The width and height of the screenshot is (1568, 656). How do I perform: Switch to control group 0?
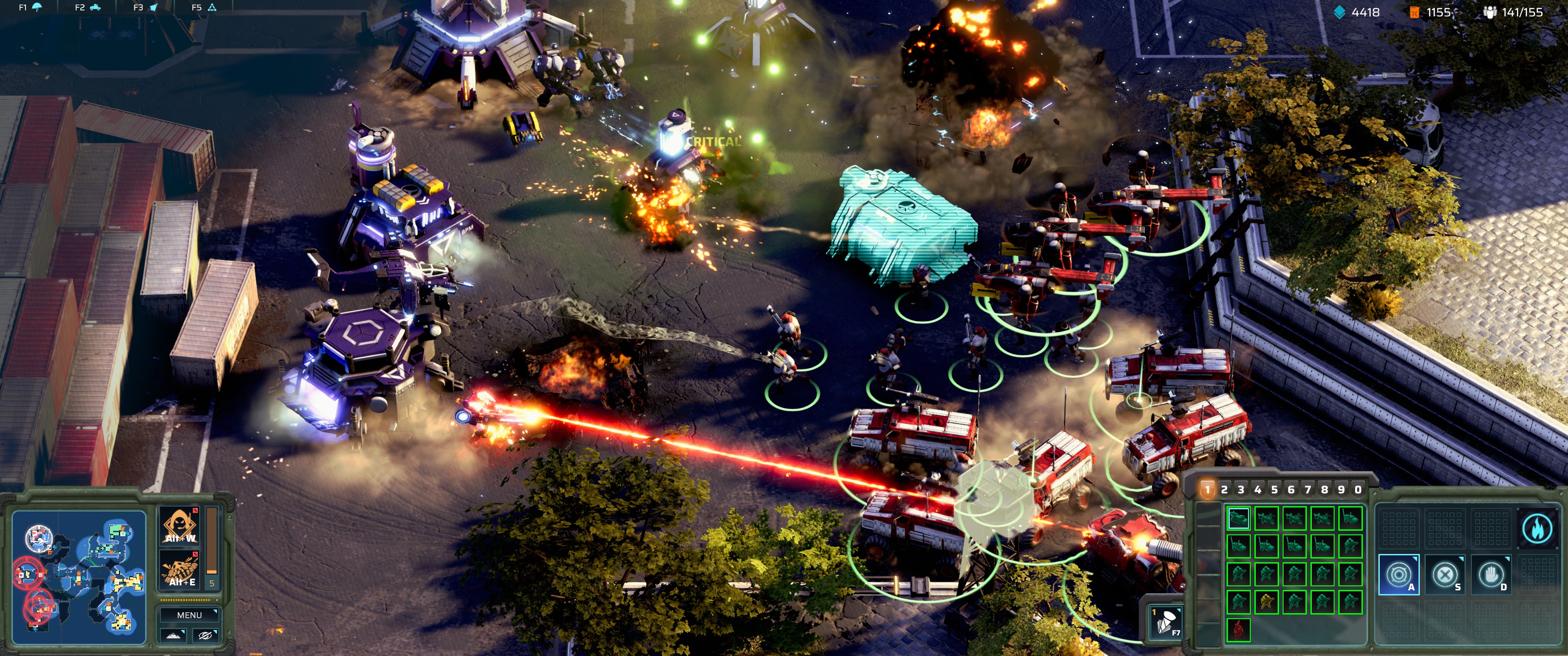point(1358,489)
